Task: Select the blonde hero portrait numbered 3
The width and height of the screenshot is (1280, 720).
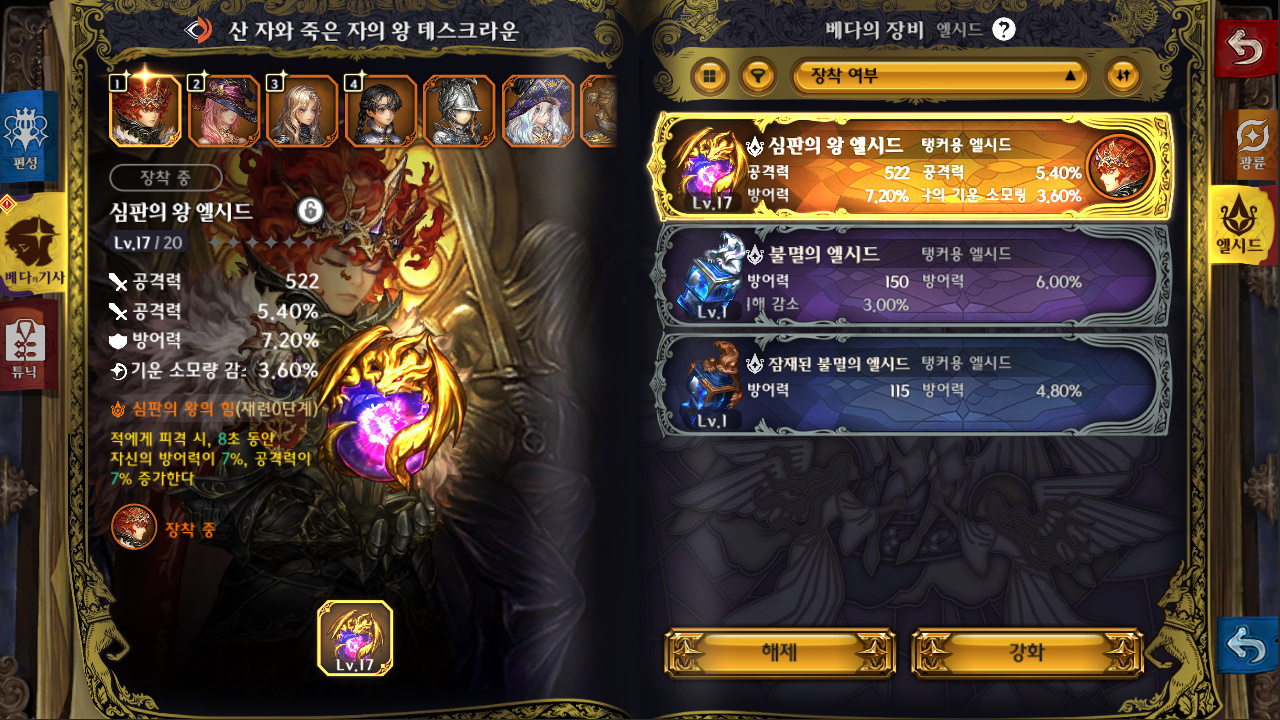Action: [x=302, y=111]
